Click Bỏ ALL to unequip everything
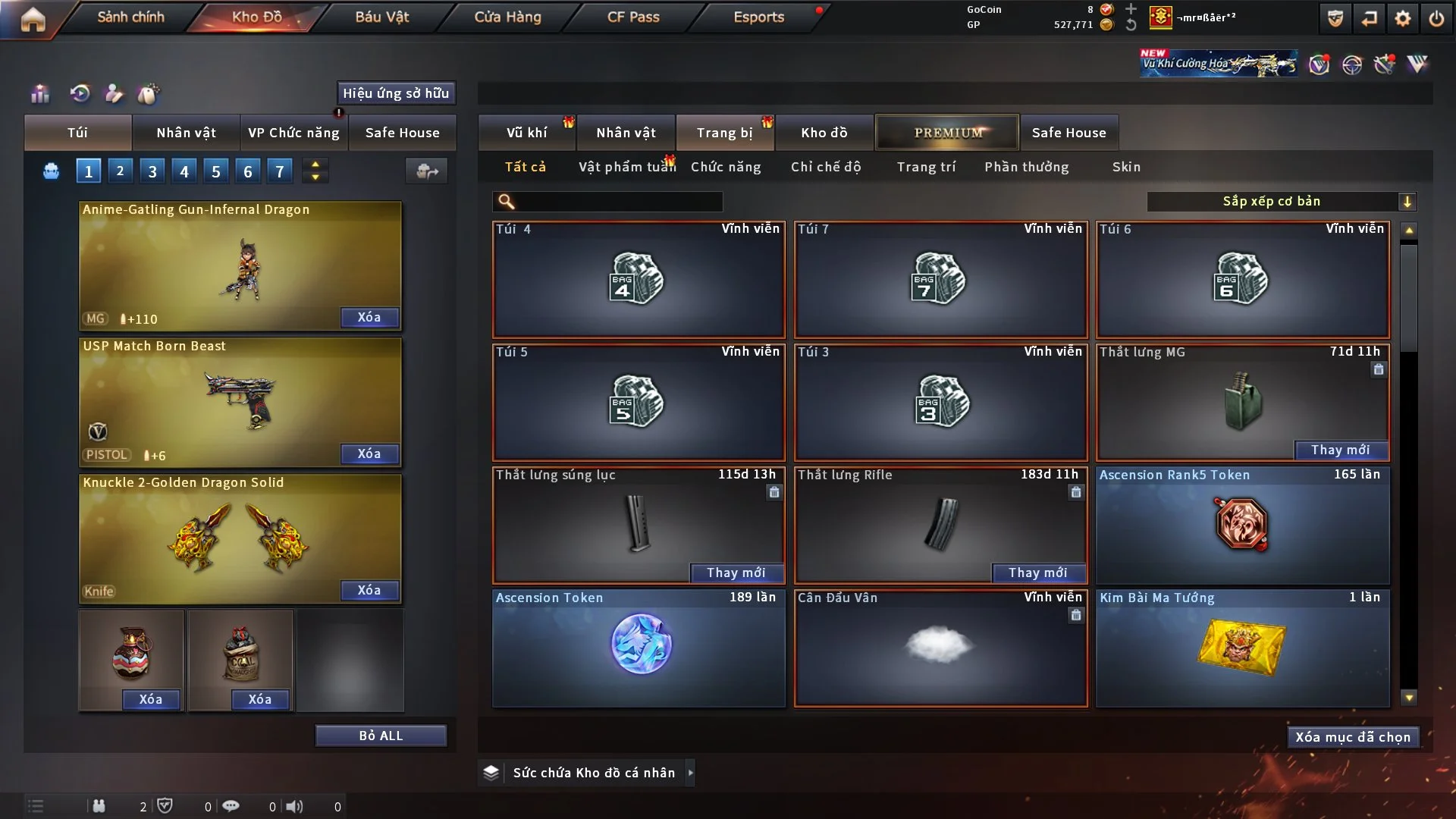The width and height of the screenshot is (1456, 819). pyautogui.click(x=381, y=736)
